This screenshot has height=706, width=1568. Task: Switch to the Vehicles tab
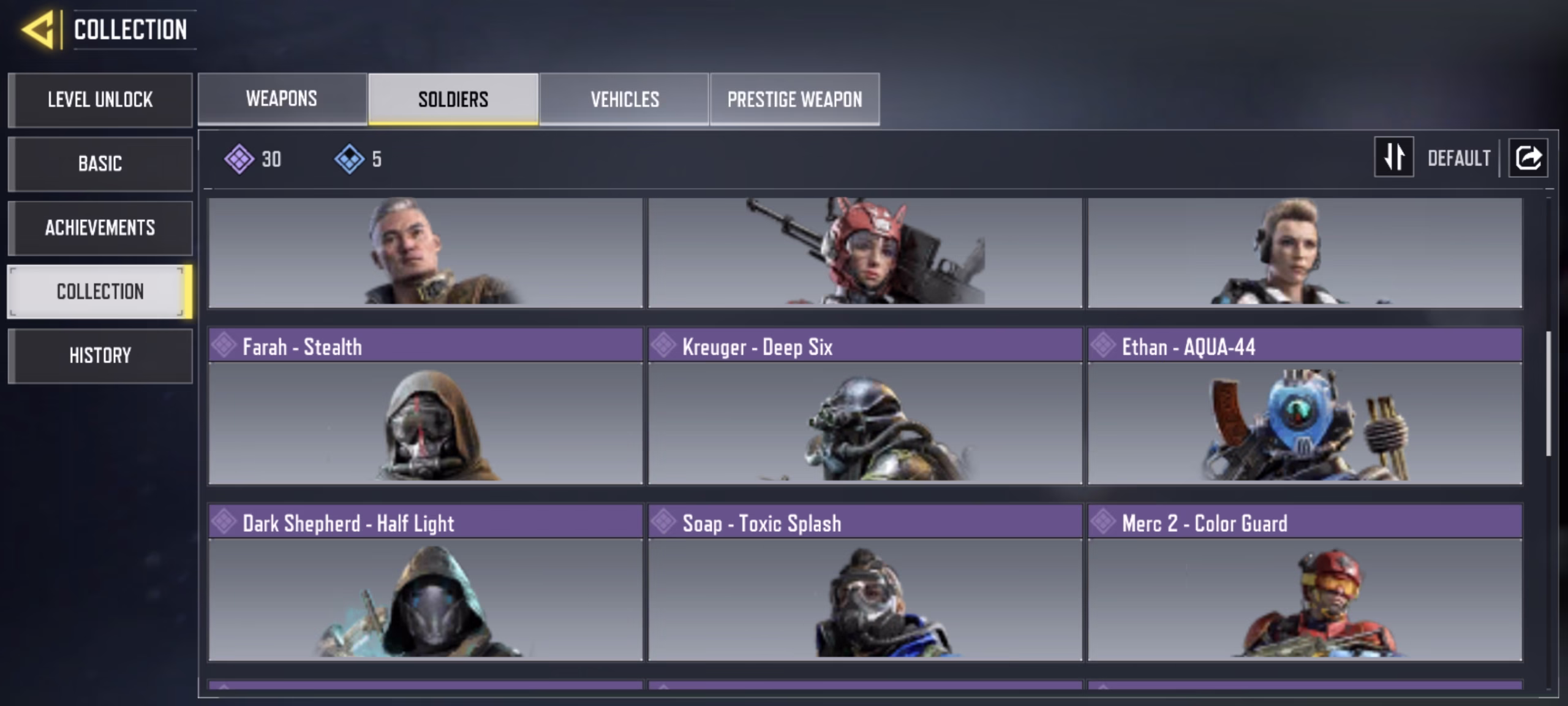click(624, 99)
